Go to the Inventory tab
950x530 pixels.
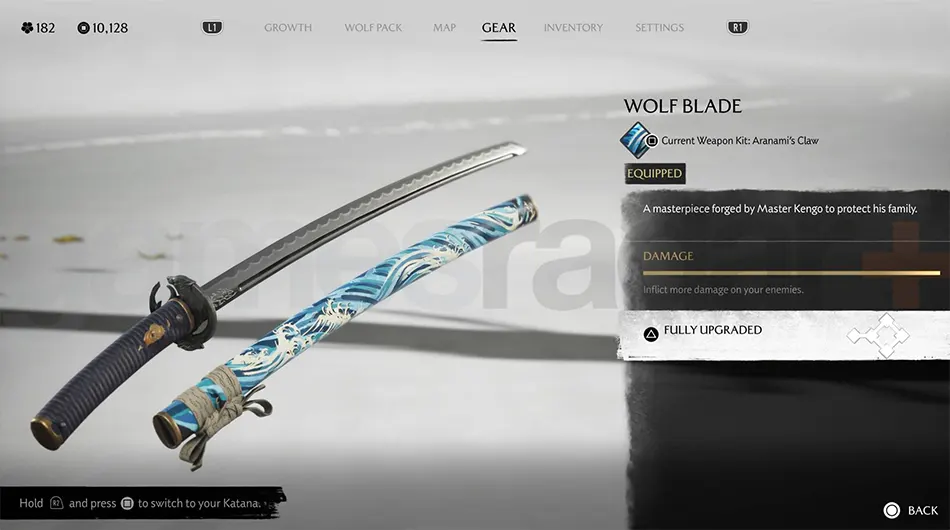pyautogui.click(x=573, y=28)
